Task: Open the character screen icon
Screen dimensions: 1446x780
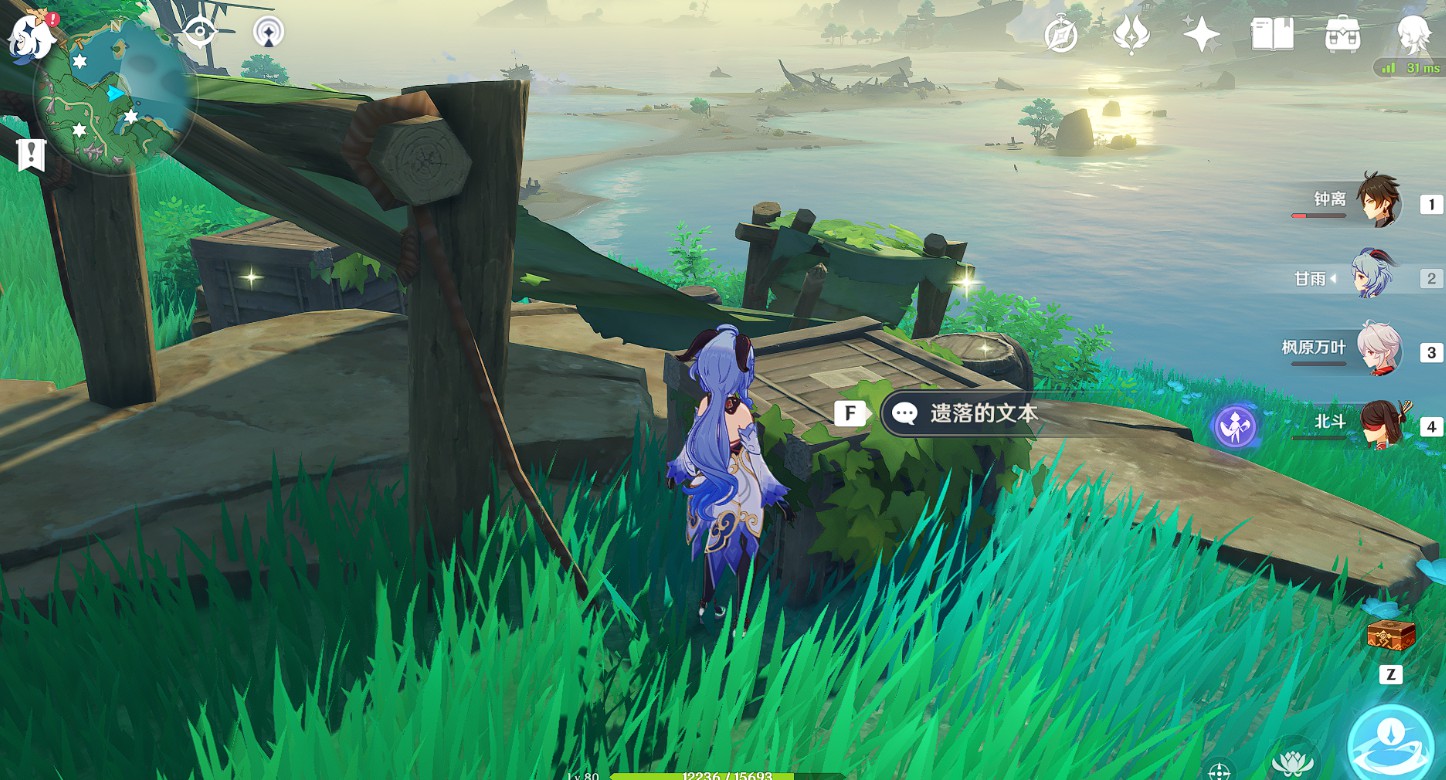Action: tap(1414, 35)
